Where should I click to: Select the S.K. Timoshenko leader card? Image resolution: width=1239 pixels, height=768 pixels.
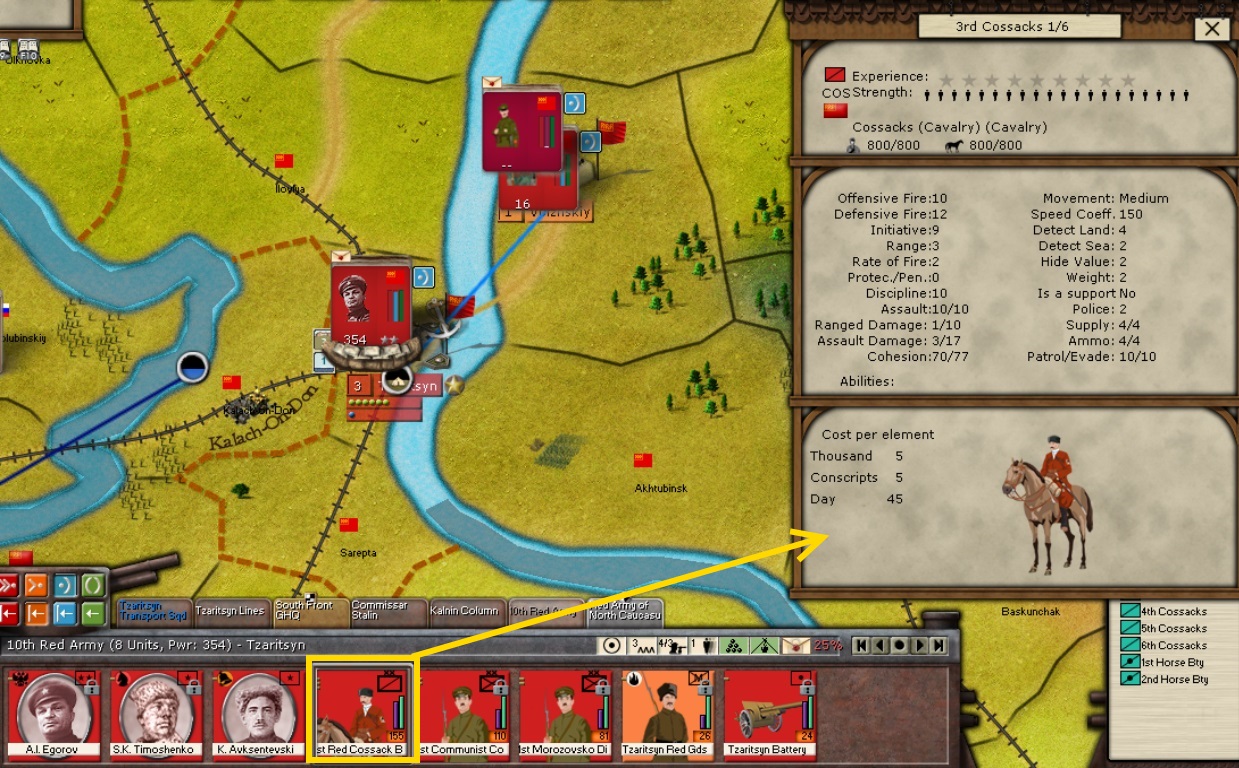[x=156, y=711]
